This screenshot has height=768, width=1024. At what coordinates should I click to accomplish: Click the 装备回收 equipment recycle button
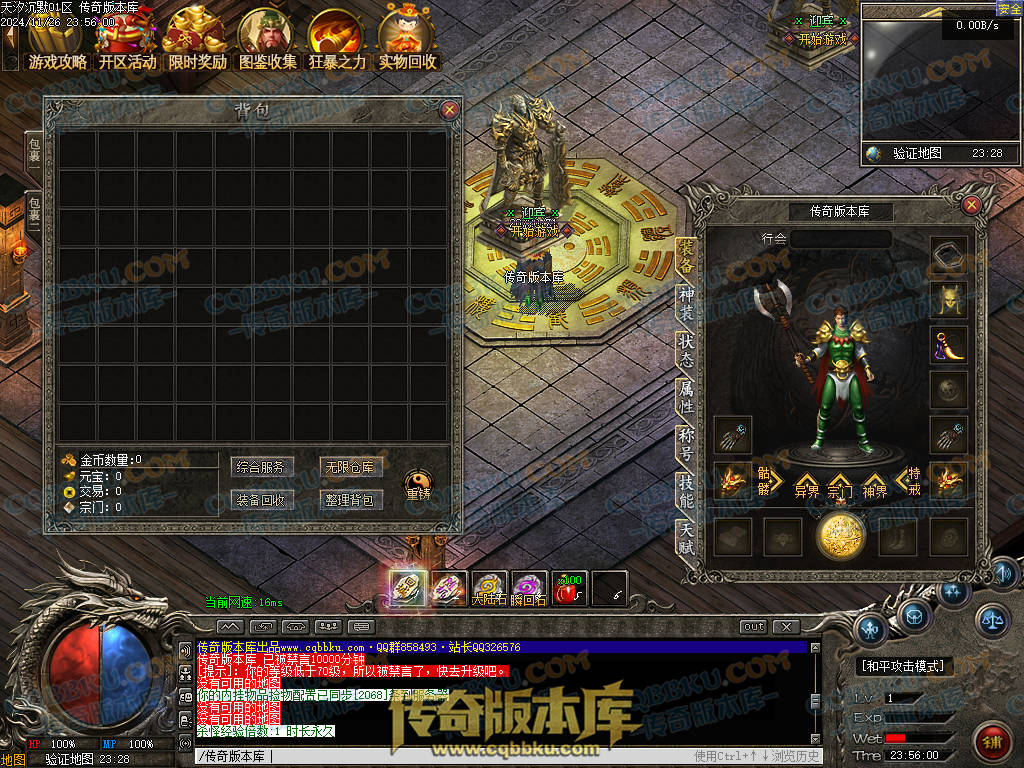[x=260, y=500]
